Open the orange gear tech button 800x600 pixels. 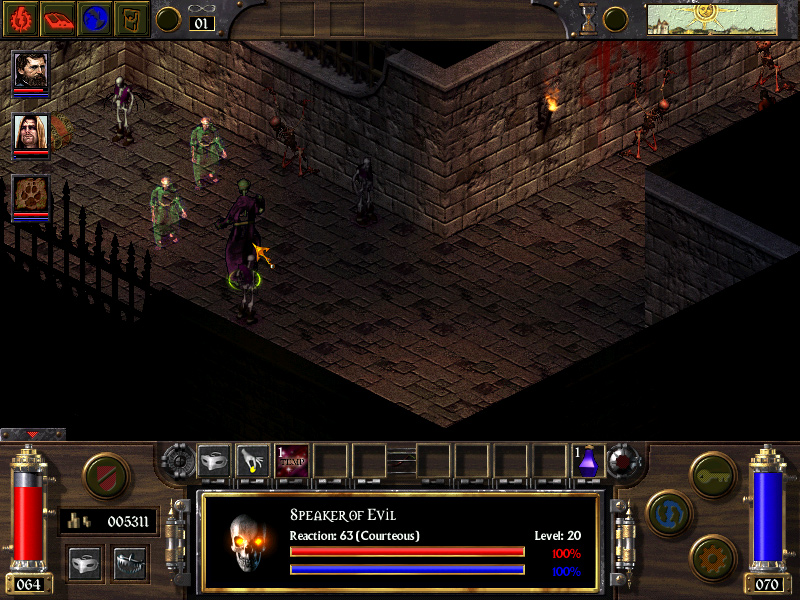(x=711, y=556)
